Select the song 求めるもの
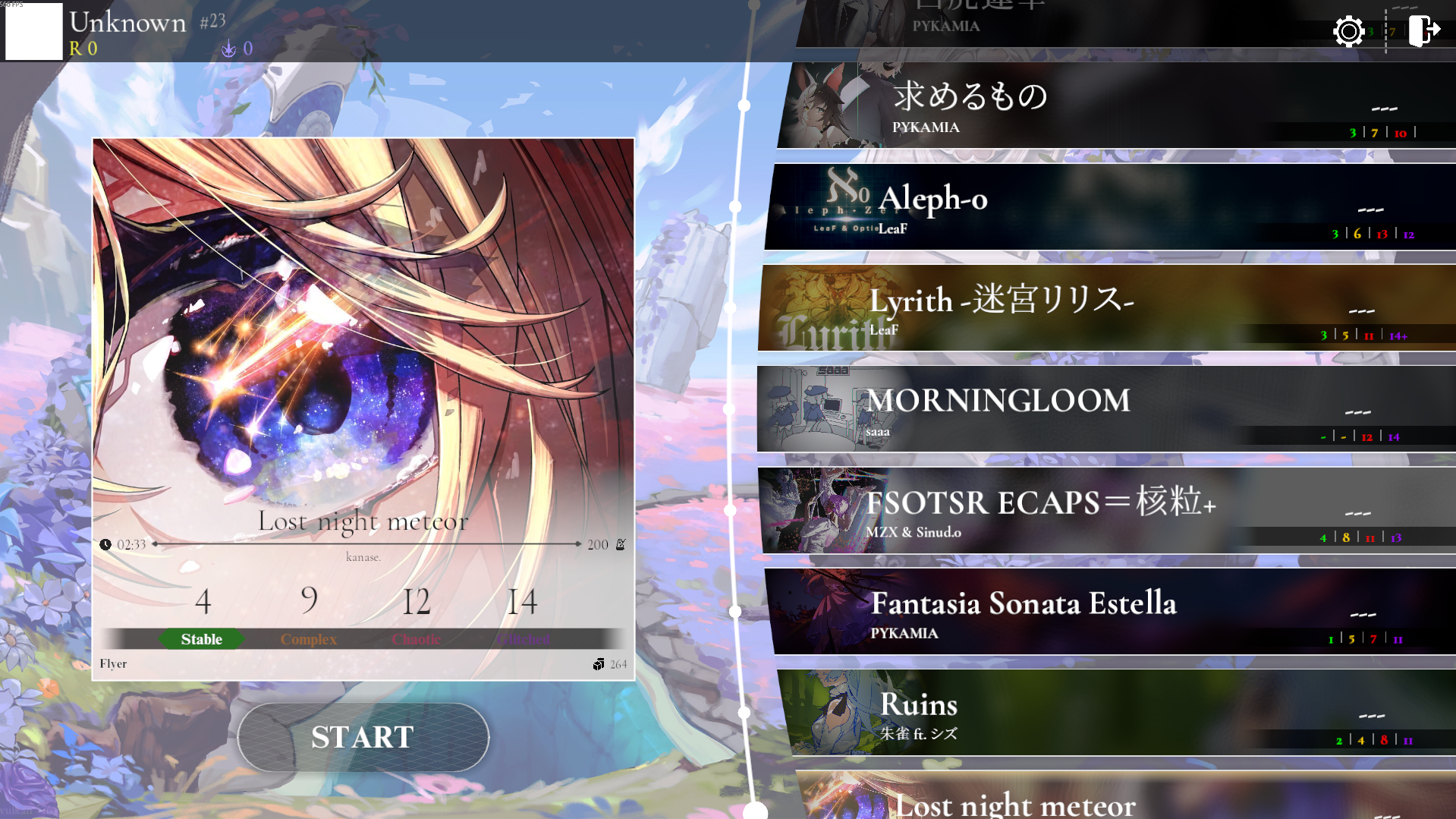This screenshot has width=1456, height=819. click(1115, 106)
